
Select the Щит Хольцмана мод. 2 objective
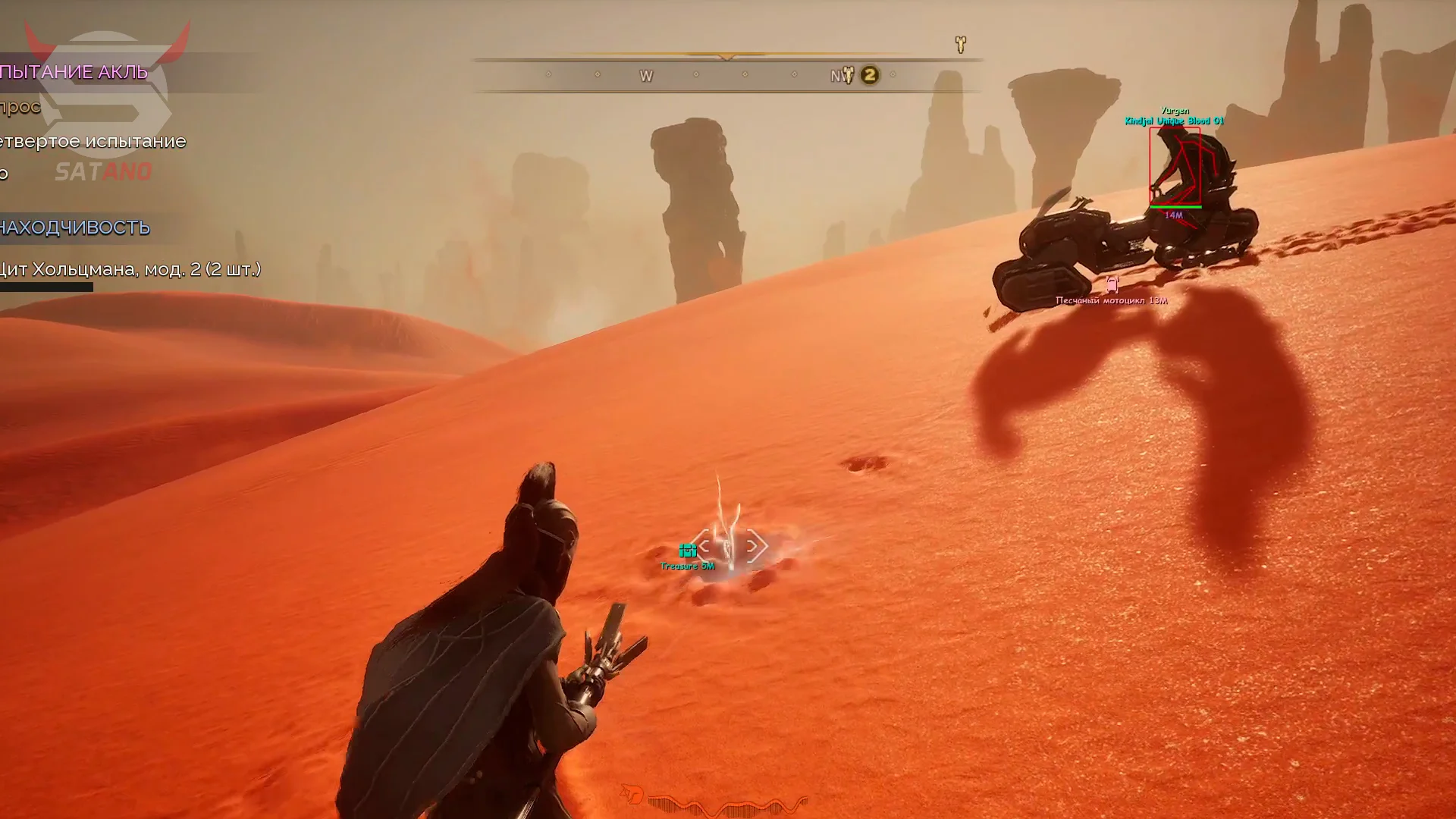click(130, 269)
